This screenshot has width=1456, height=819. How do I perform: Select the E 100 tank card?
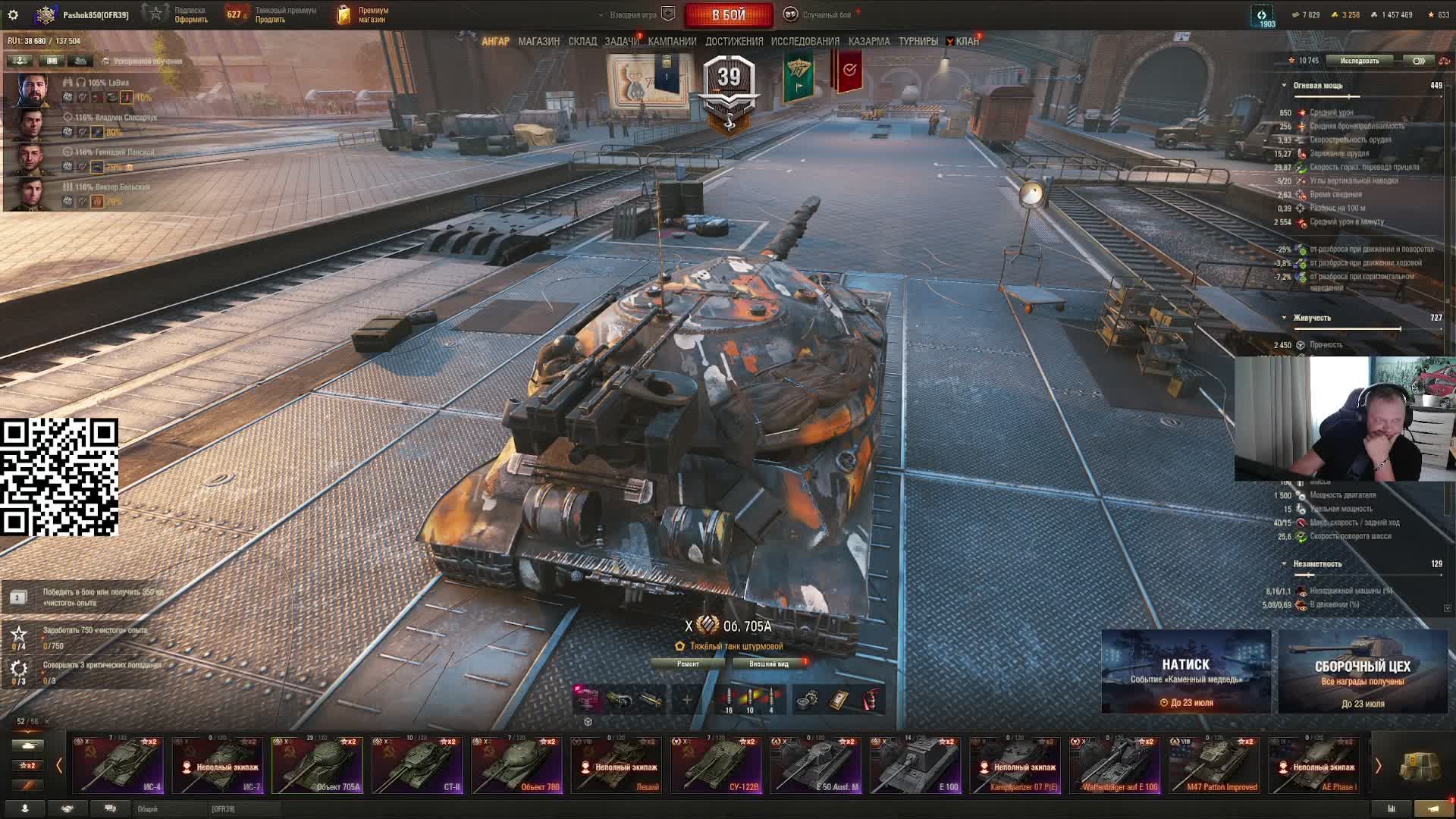coord(915,765)
